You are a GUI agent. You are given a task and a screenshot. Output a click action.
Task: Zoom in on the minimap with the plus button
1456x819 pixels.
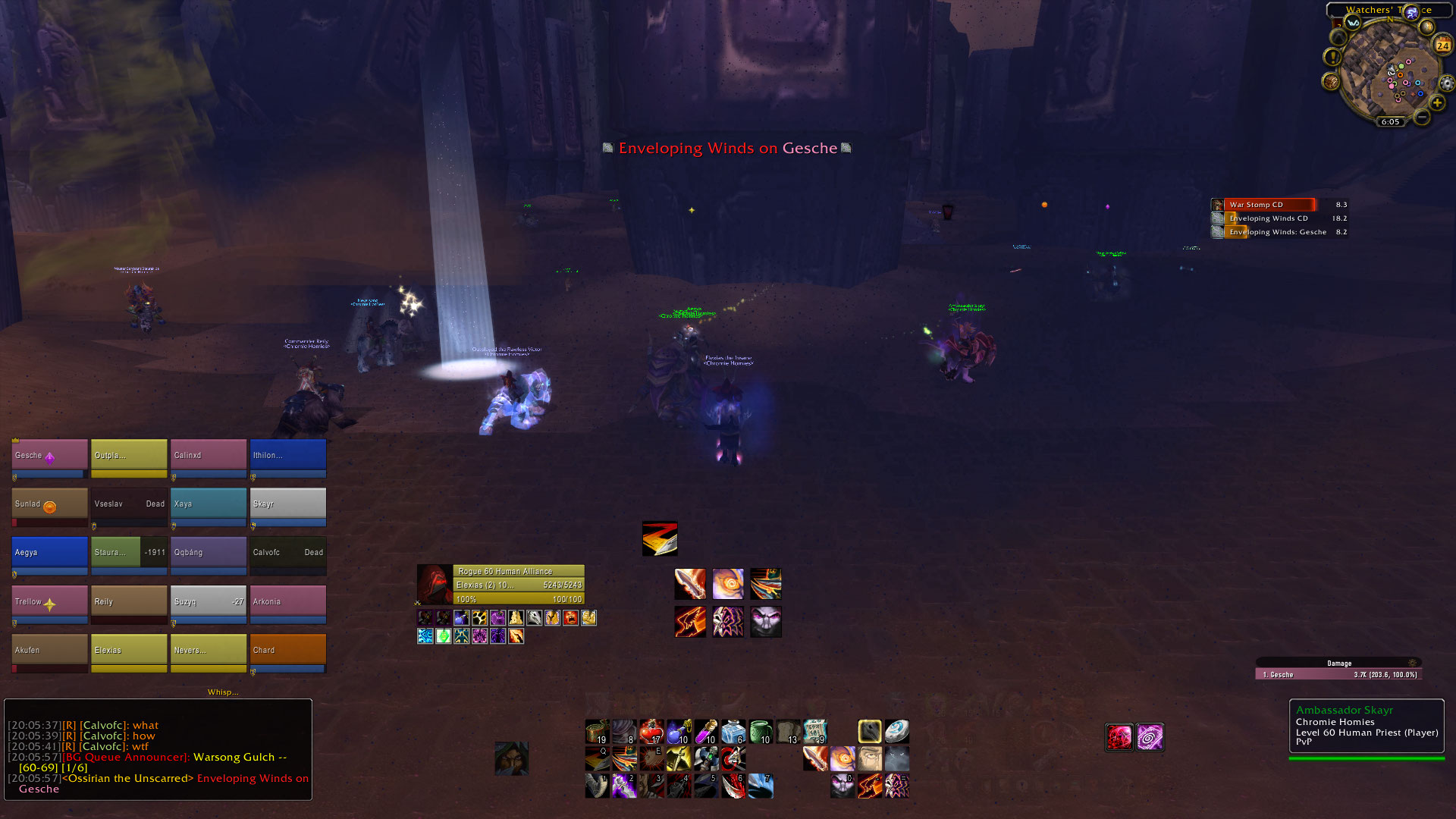coord(1437,102)
